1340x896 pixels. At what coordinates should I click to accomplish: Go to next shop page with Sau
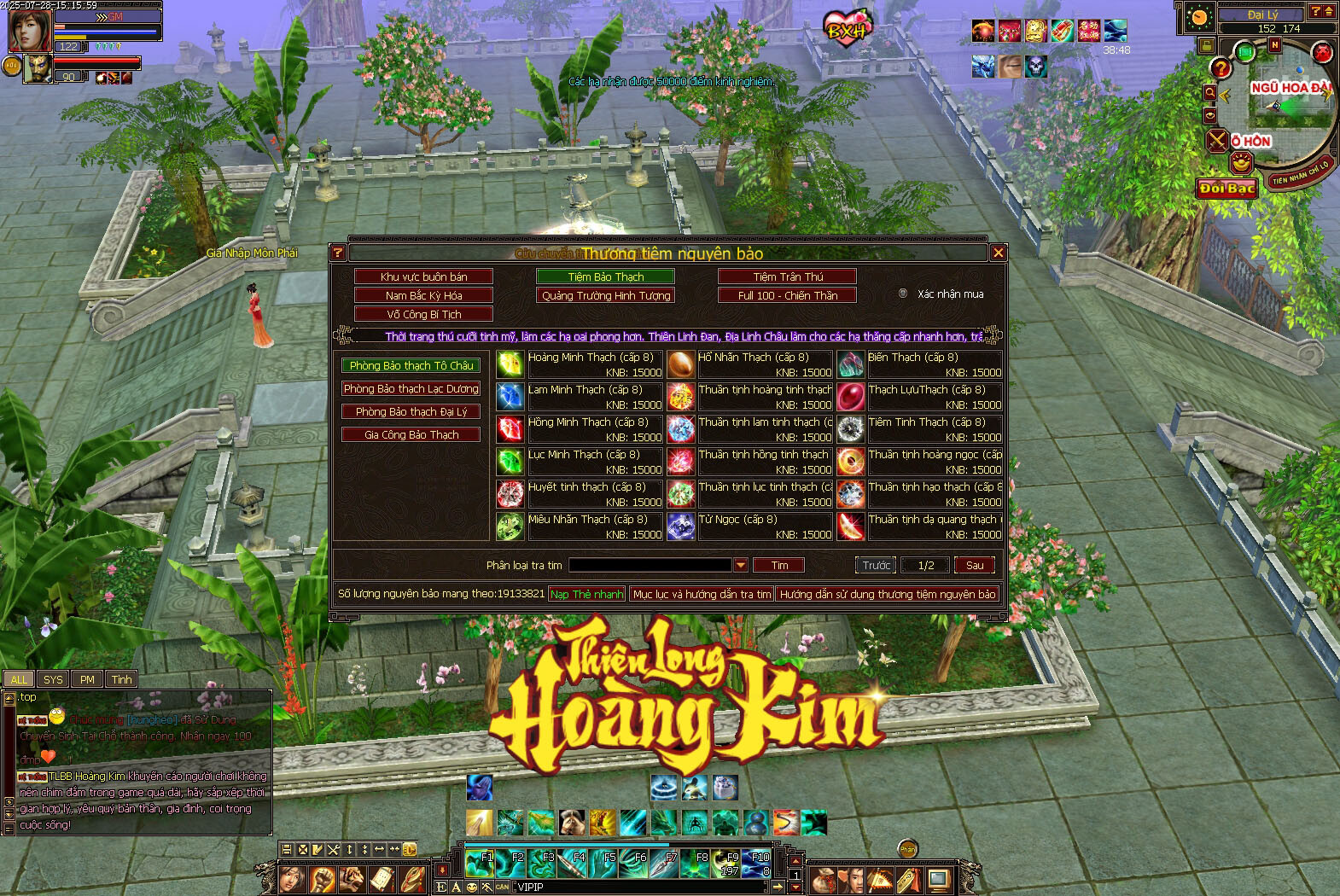pos(974,565)
